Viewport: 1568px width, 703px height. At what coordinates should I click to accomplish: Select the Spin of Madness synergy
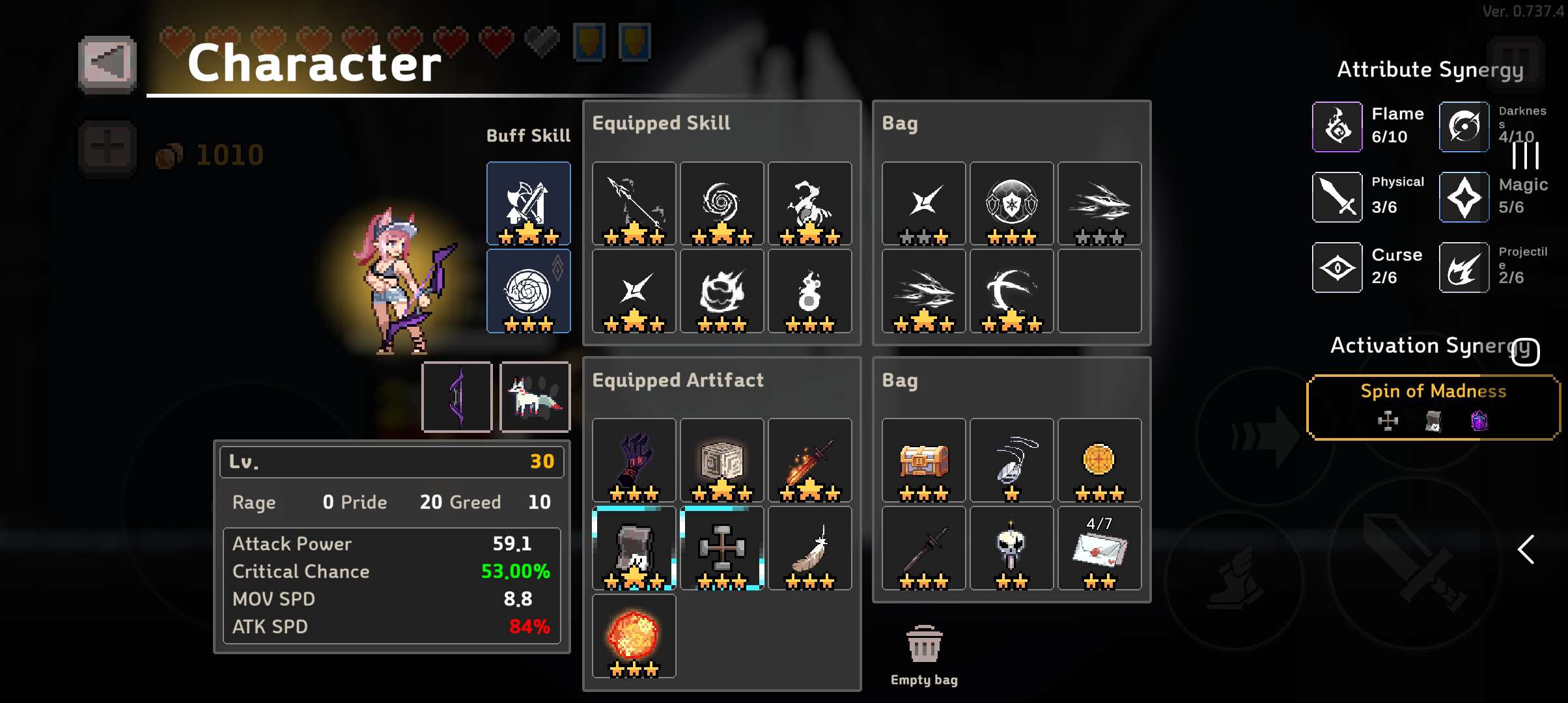pos(1433,407)
